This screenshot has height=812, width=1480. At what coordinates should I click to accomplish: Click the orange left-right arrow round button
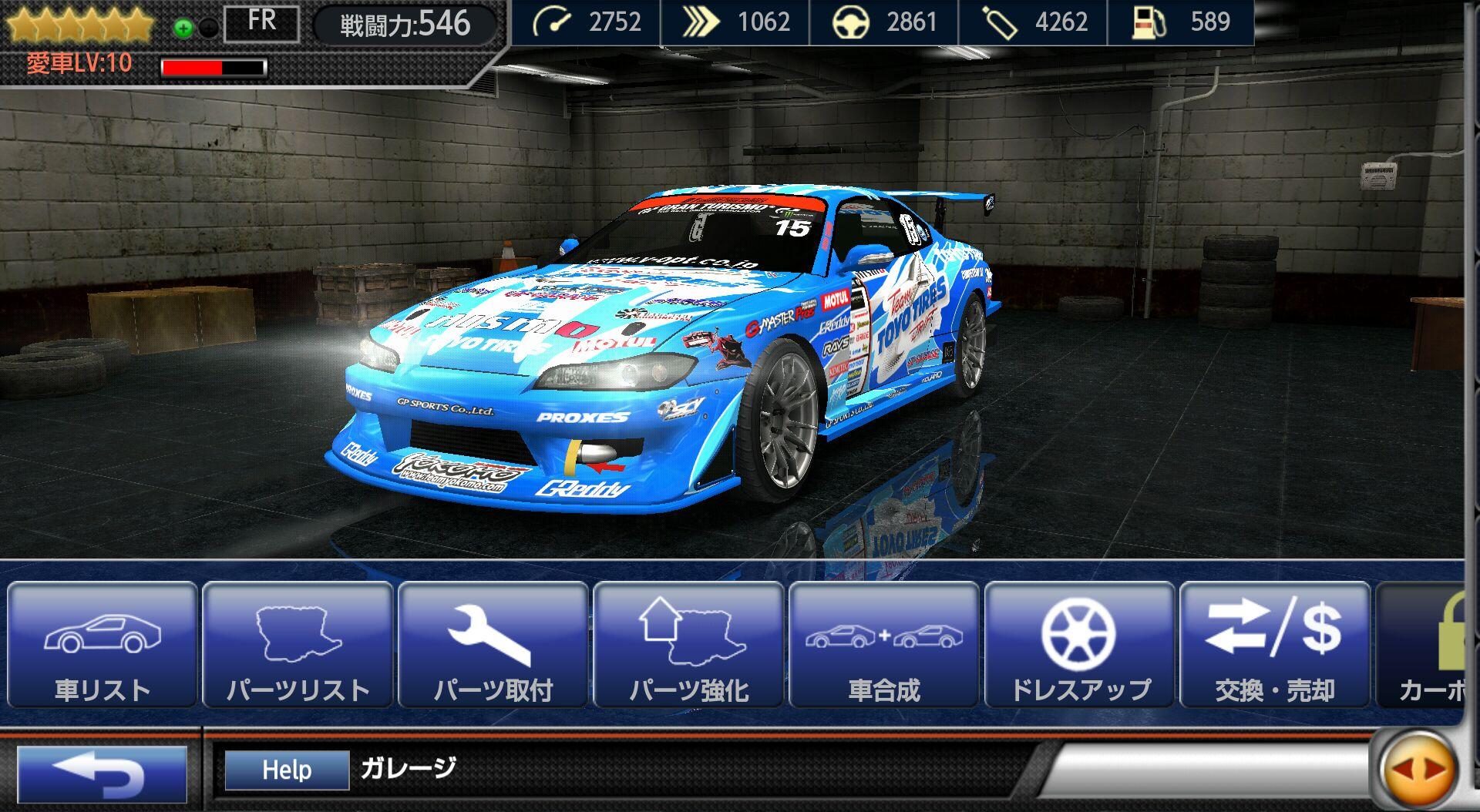point(1418,770)
